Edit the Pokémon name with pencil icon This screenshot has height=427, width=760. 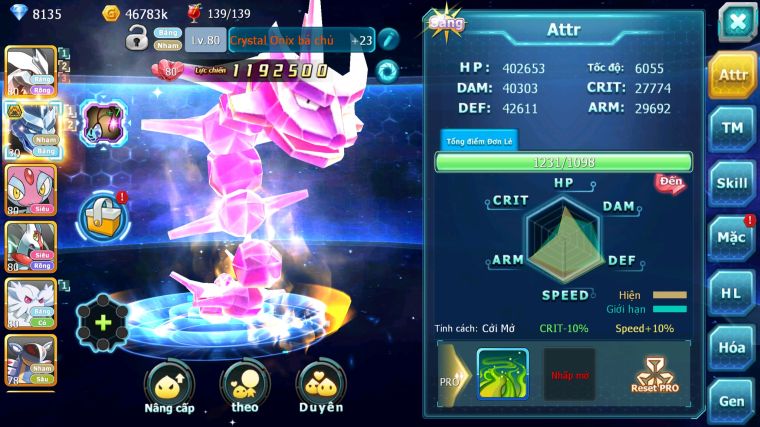click(388, 40)
